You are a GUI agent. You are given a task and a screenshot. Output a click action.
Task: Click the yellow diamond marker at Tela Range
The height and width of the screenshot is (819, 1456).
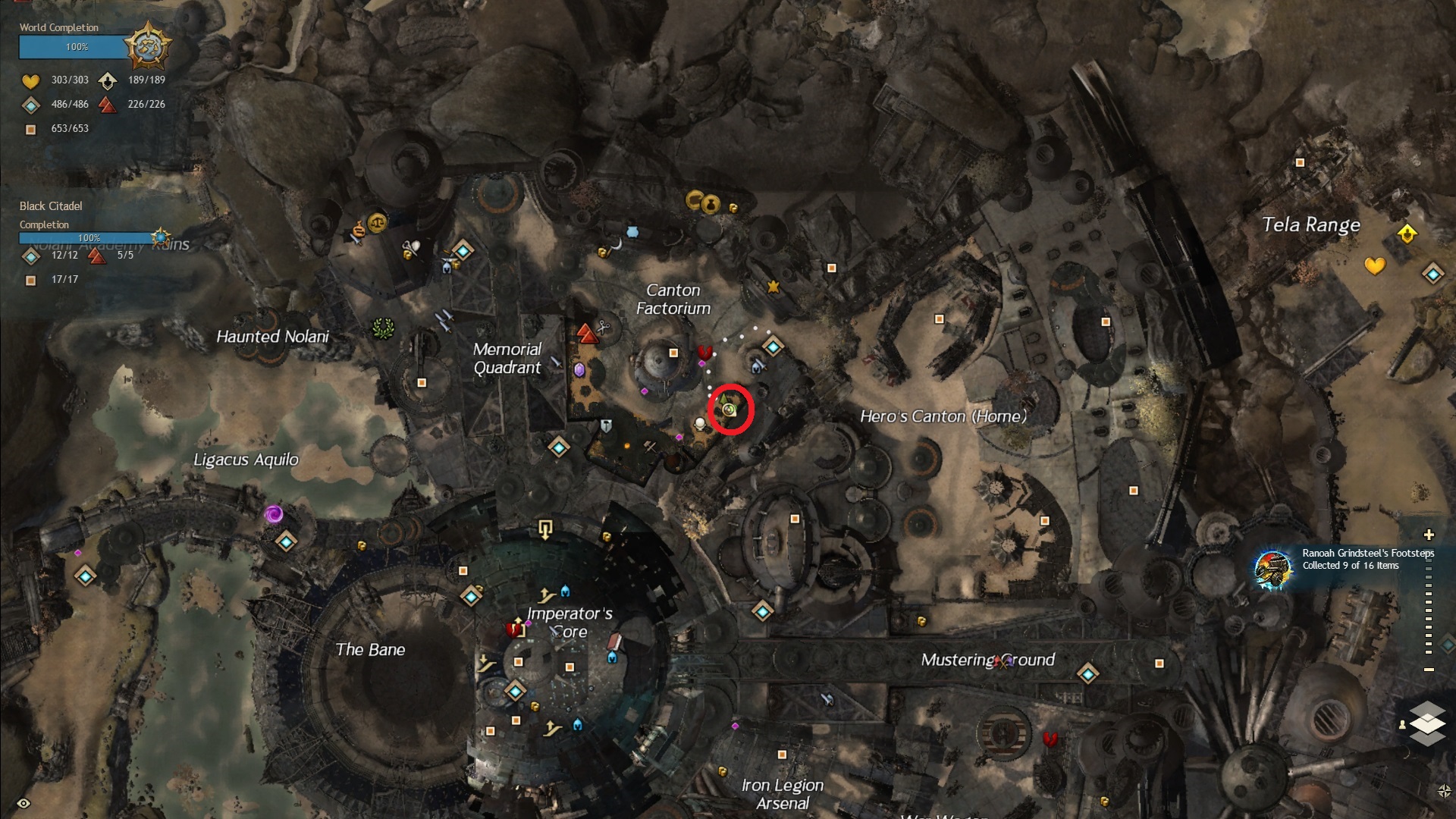tap(1407, 233)
